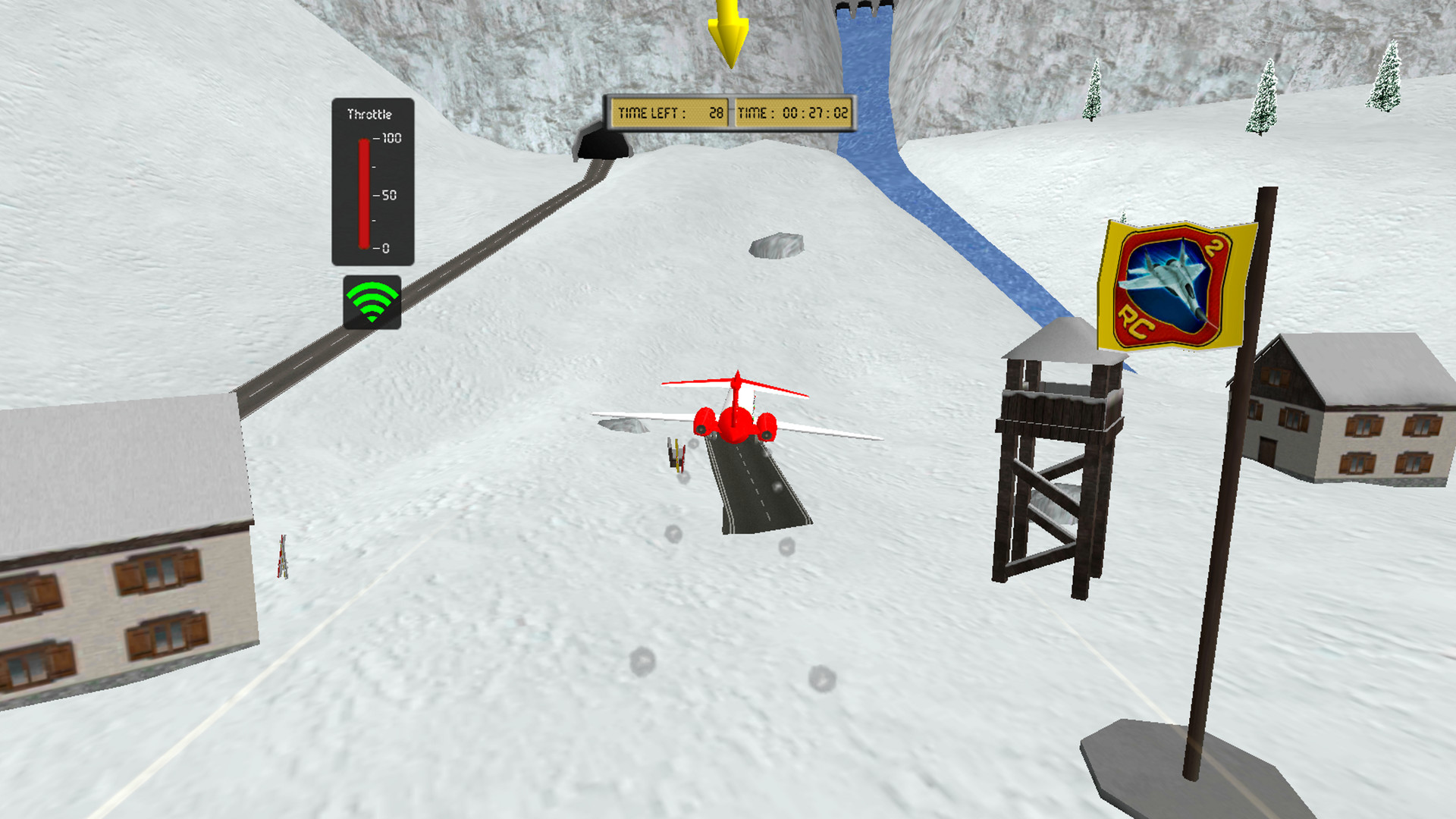Image resolution: width=1456 pixels, height=819 pixels.
Task: Toggle the WiFi connection indicator
Action: [x=371, y=303]
